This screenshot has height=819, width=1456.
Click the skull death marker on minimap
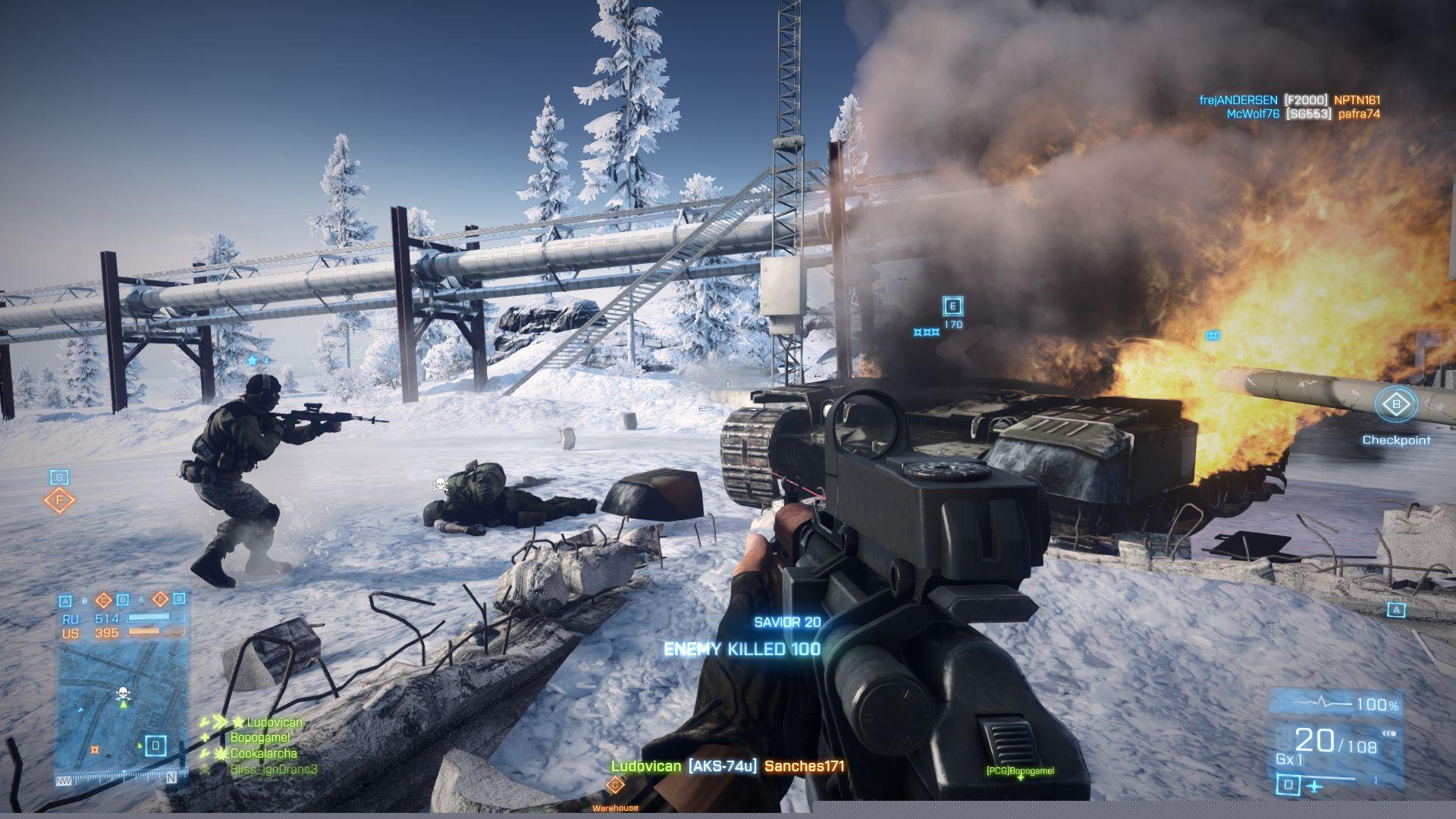[121, 693]
